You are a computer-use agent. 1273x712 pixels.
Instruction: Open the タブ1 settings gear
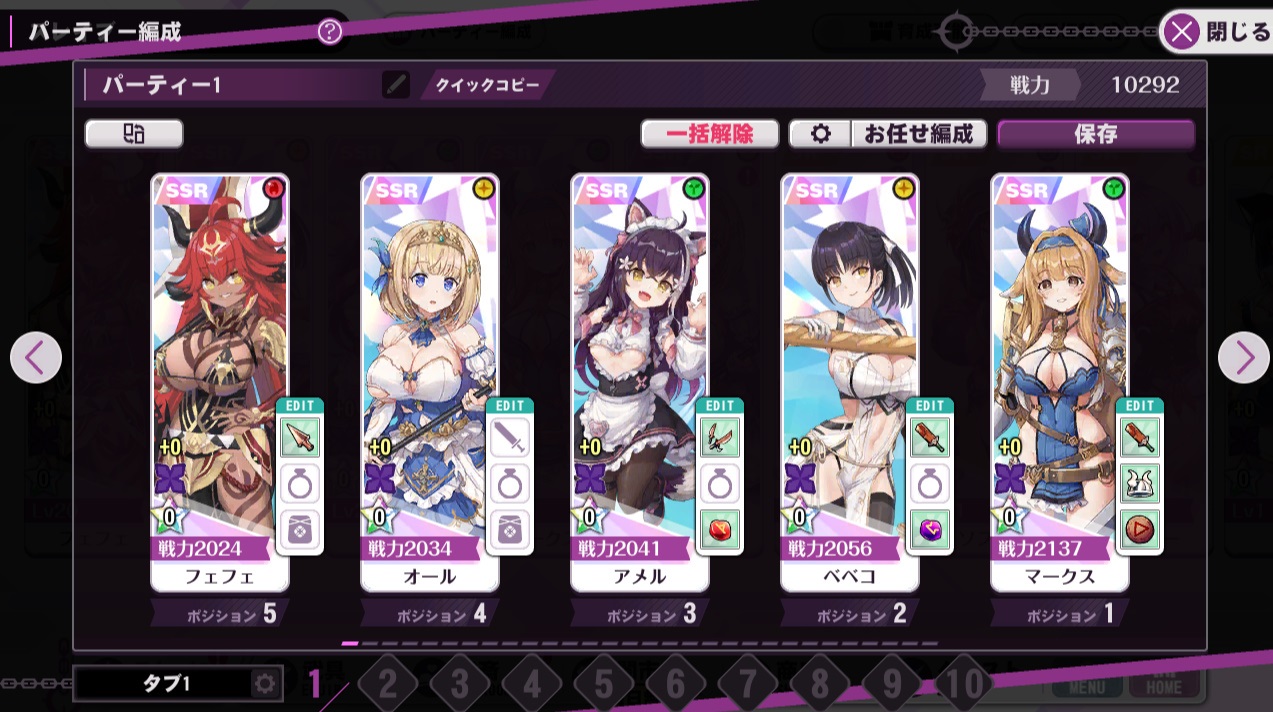click(x=265, y=684)
